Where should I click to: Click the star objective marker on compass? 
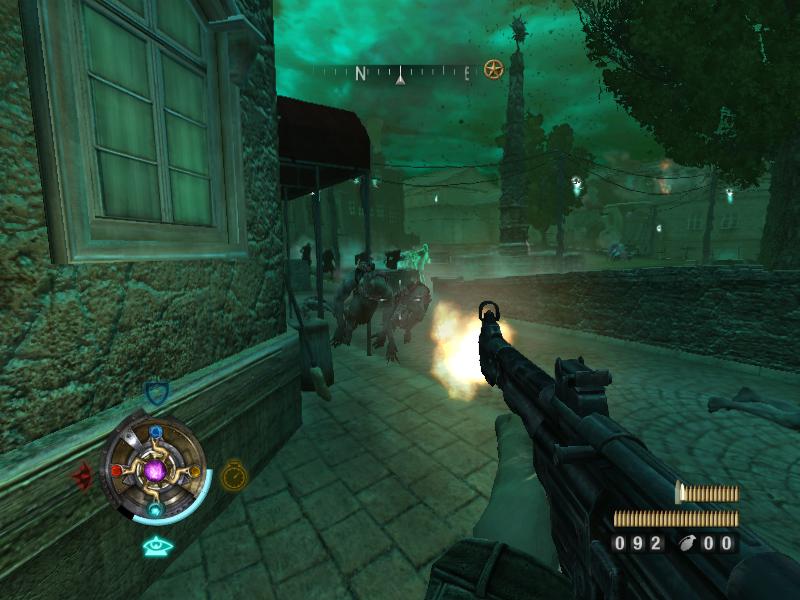493,70
